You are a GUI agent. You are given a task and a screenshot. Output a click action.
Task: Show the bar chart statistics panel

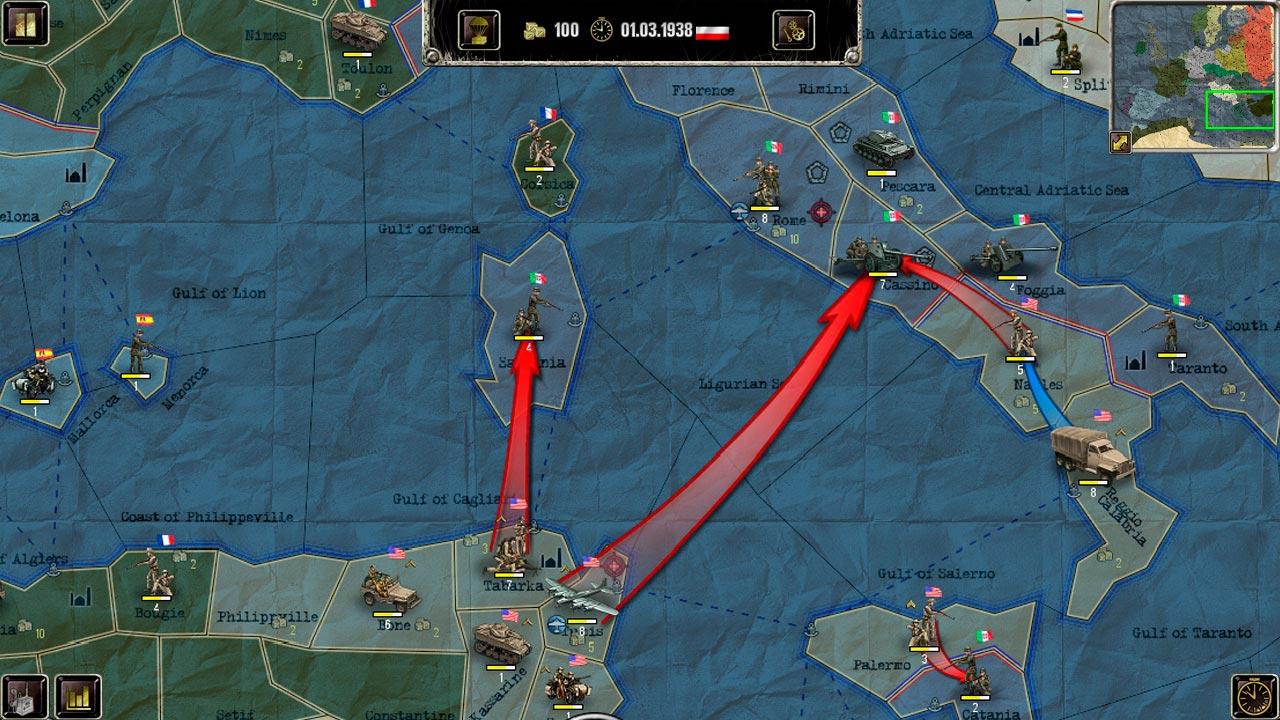coord(77,695)
